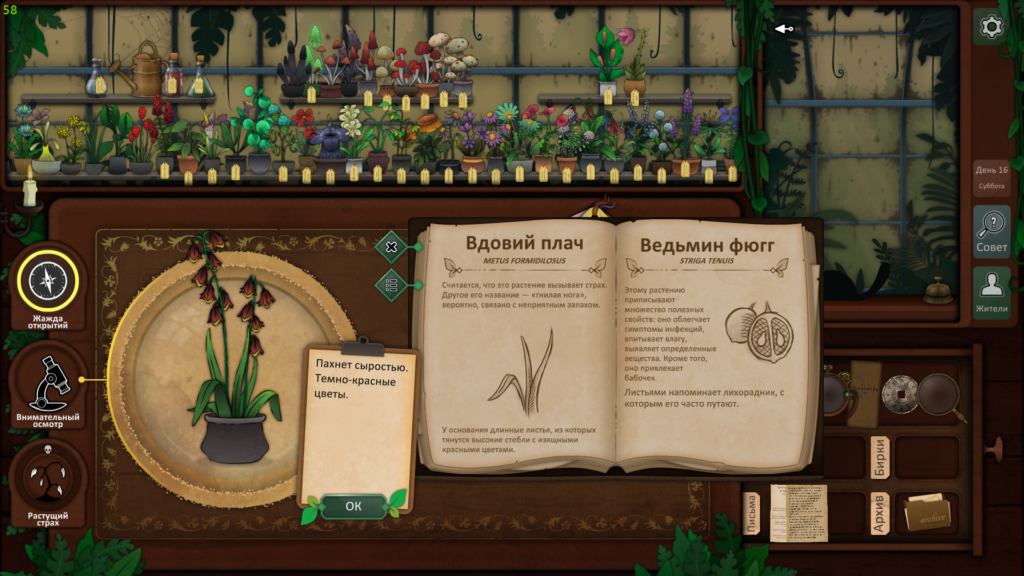Open the gear settings menu
This screenshot has height=576, width=1024.
tap(991, 27)
